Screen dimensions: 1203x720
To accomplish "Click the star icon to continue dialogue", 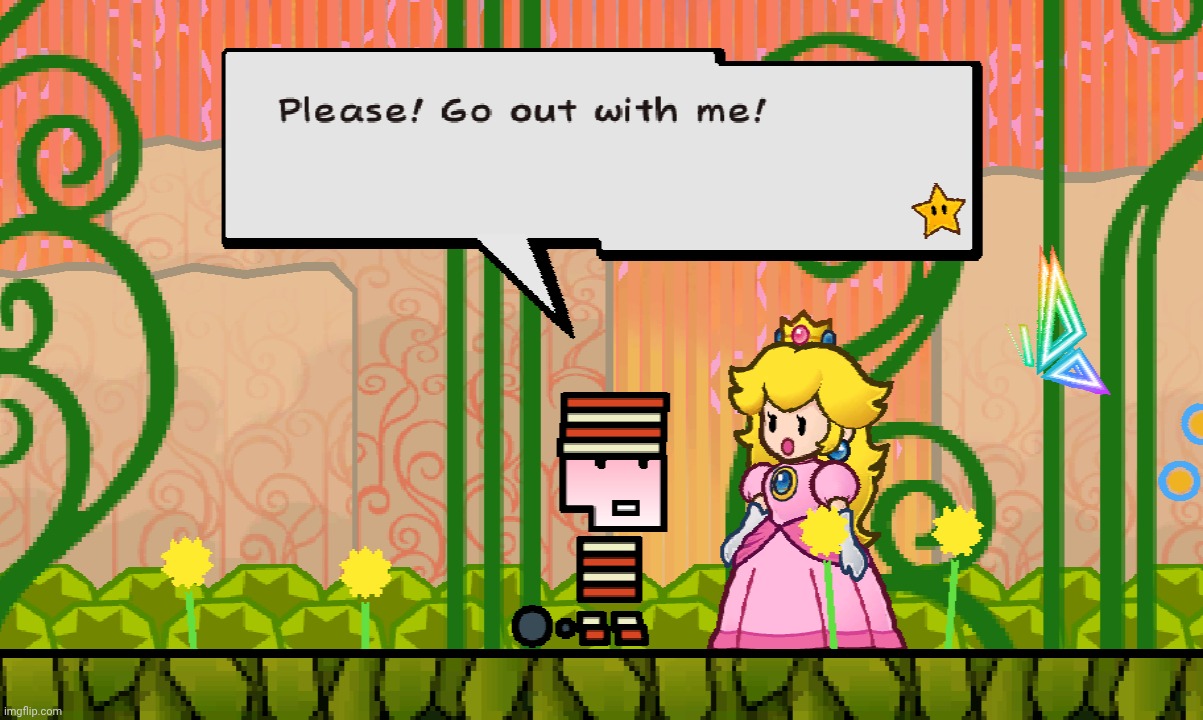I will pyautogui.click(x=938, y=212).
